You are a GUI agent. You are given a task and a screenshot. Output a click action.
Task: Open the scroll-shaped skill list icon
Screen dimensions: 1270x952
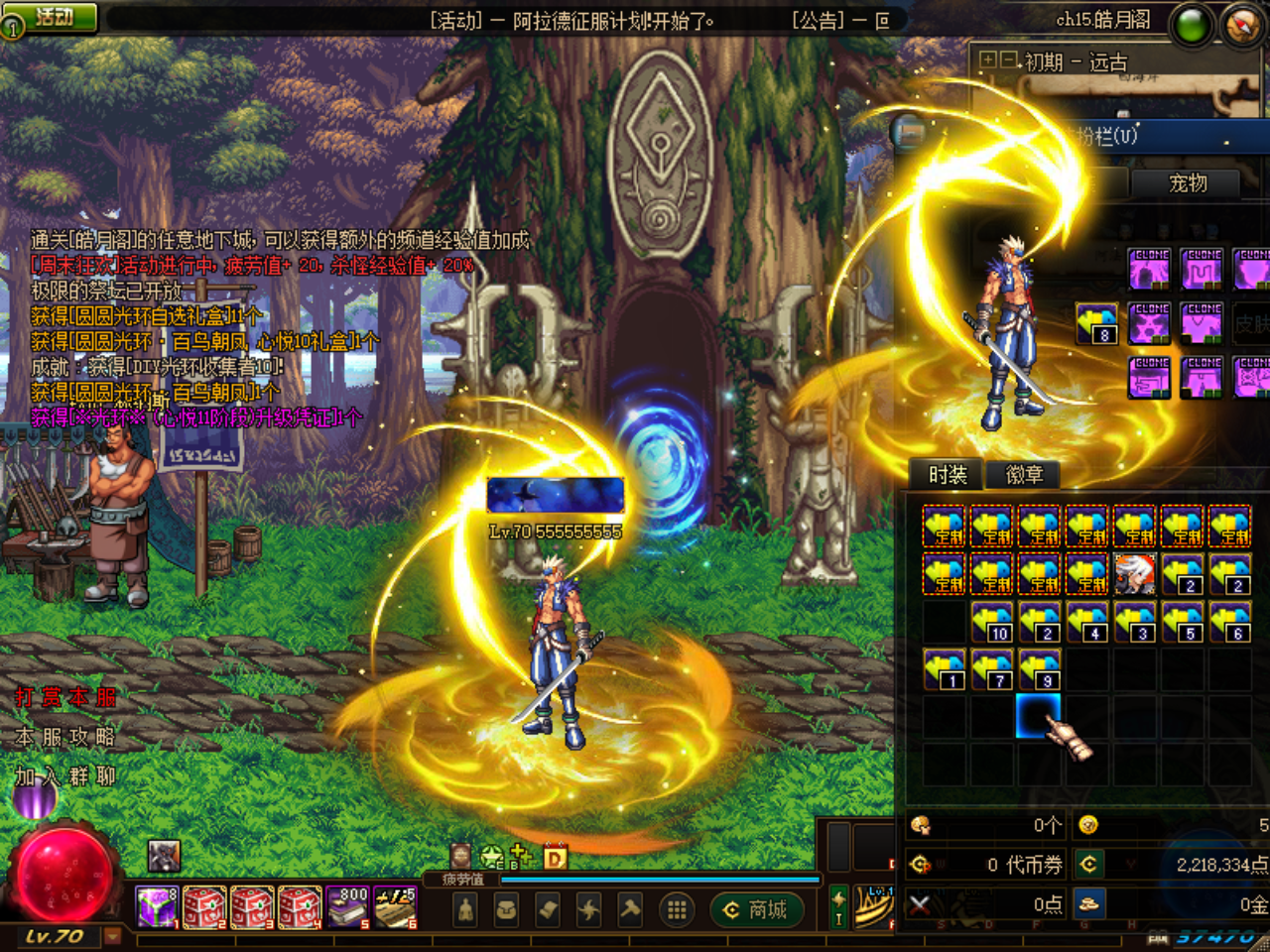click(547, 908)
